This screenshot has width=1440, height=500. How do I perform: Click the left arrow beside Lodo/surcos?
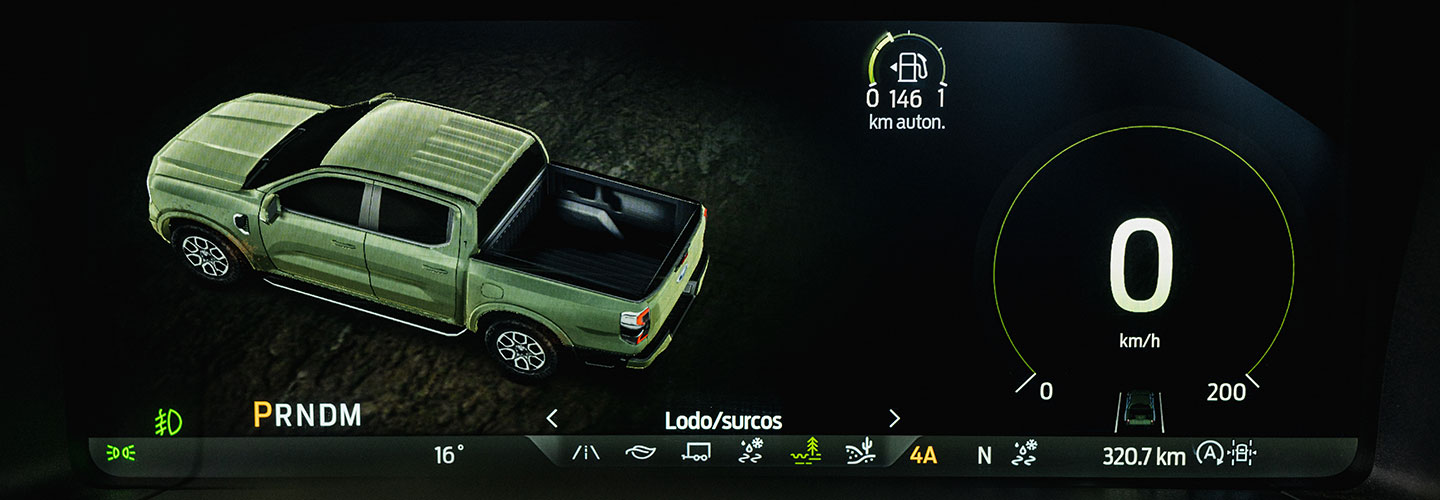tap(552, 419)
